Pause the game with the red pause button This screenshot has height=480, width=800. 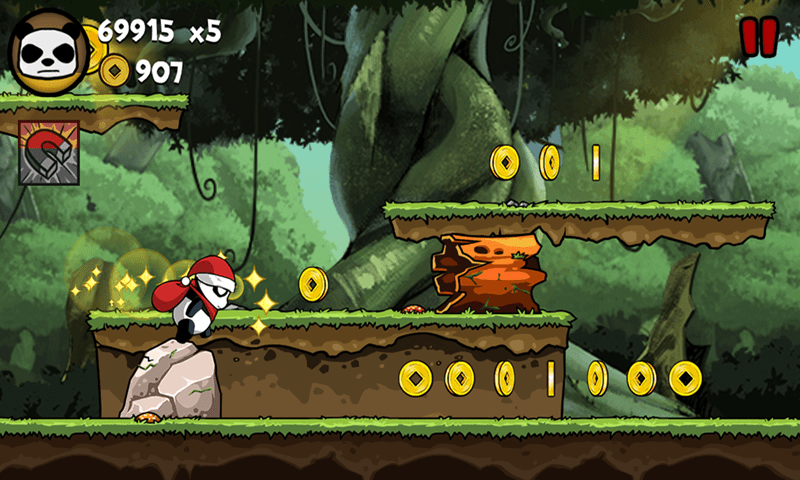[758, 37]
